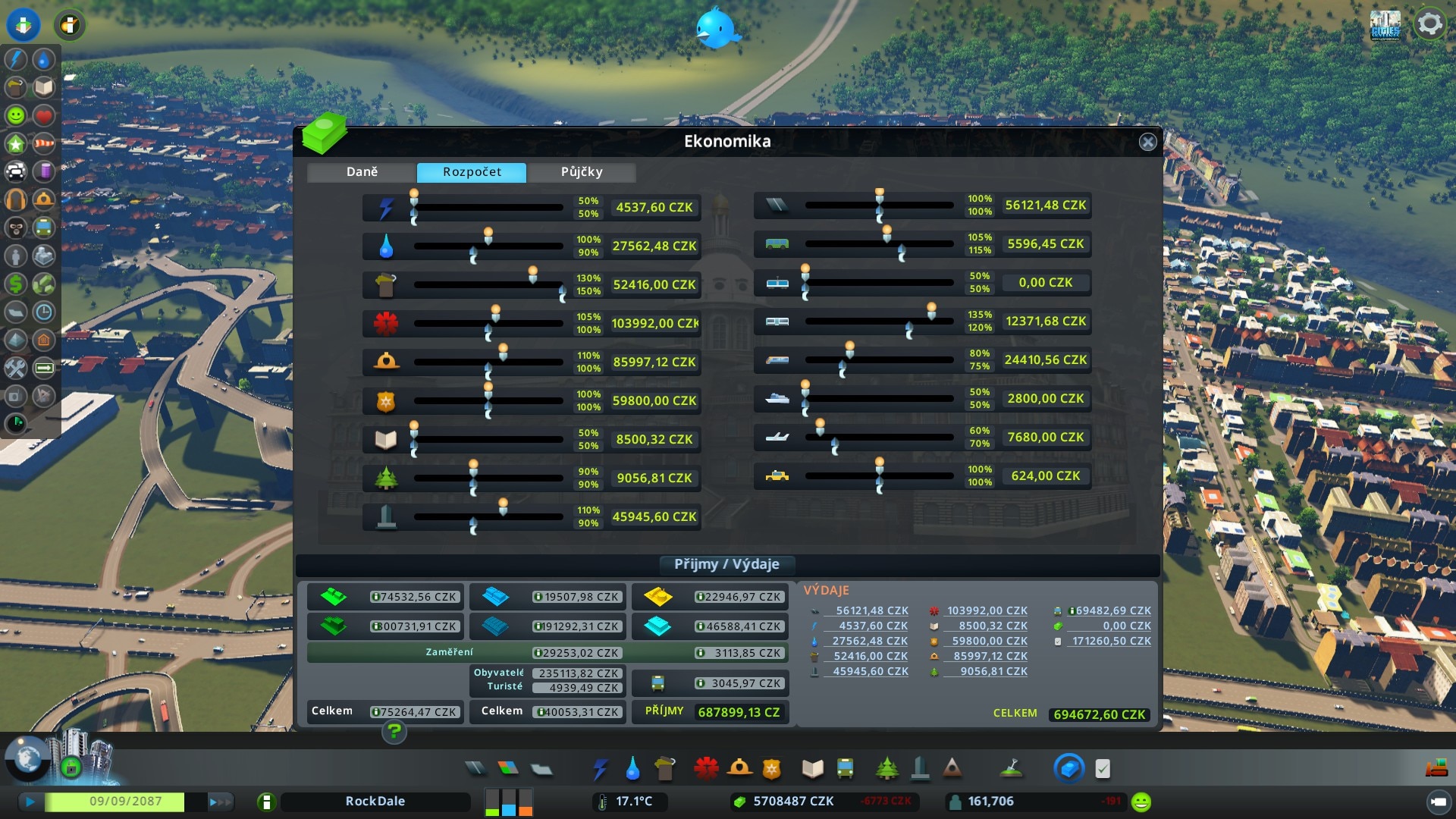Open the water and sewage menu
The height and width of the screenshot is (819, 1456).
point(632,769)
